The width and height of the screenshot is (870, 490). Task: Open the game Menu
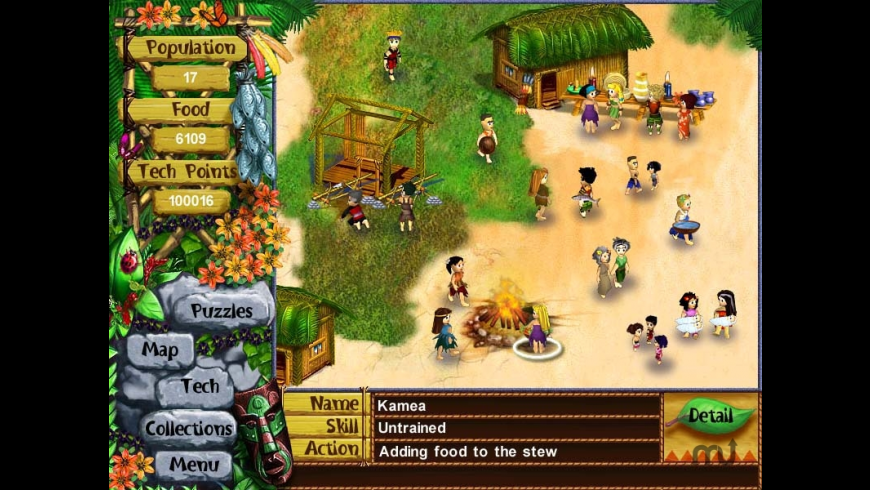click(x=193, y=464)
